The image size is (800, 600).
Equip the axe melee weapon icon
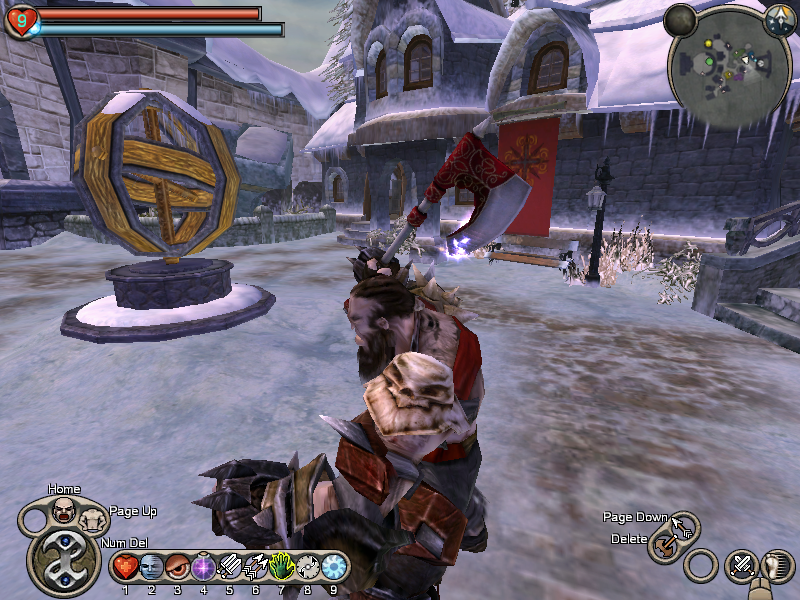pos(662,546)
